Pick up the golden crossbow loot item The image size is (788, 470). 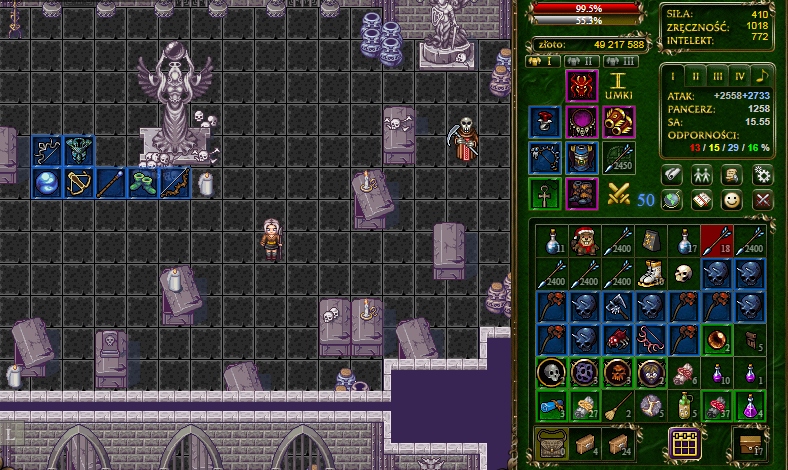[79, 184]
